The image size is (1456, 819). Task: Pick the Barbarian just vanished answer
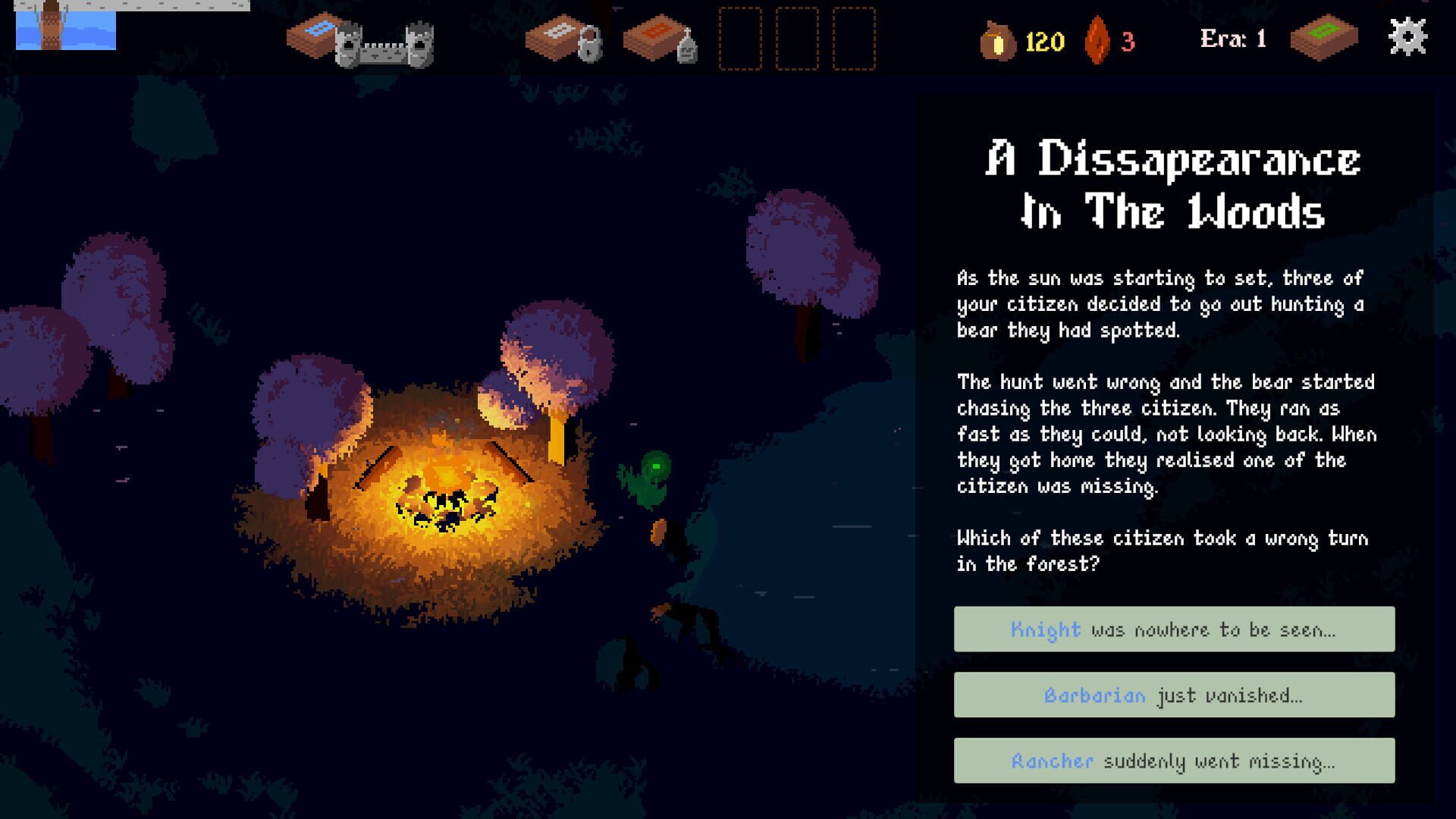point(1173,695)
